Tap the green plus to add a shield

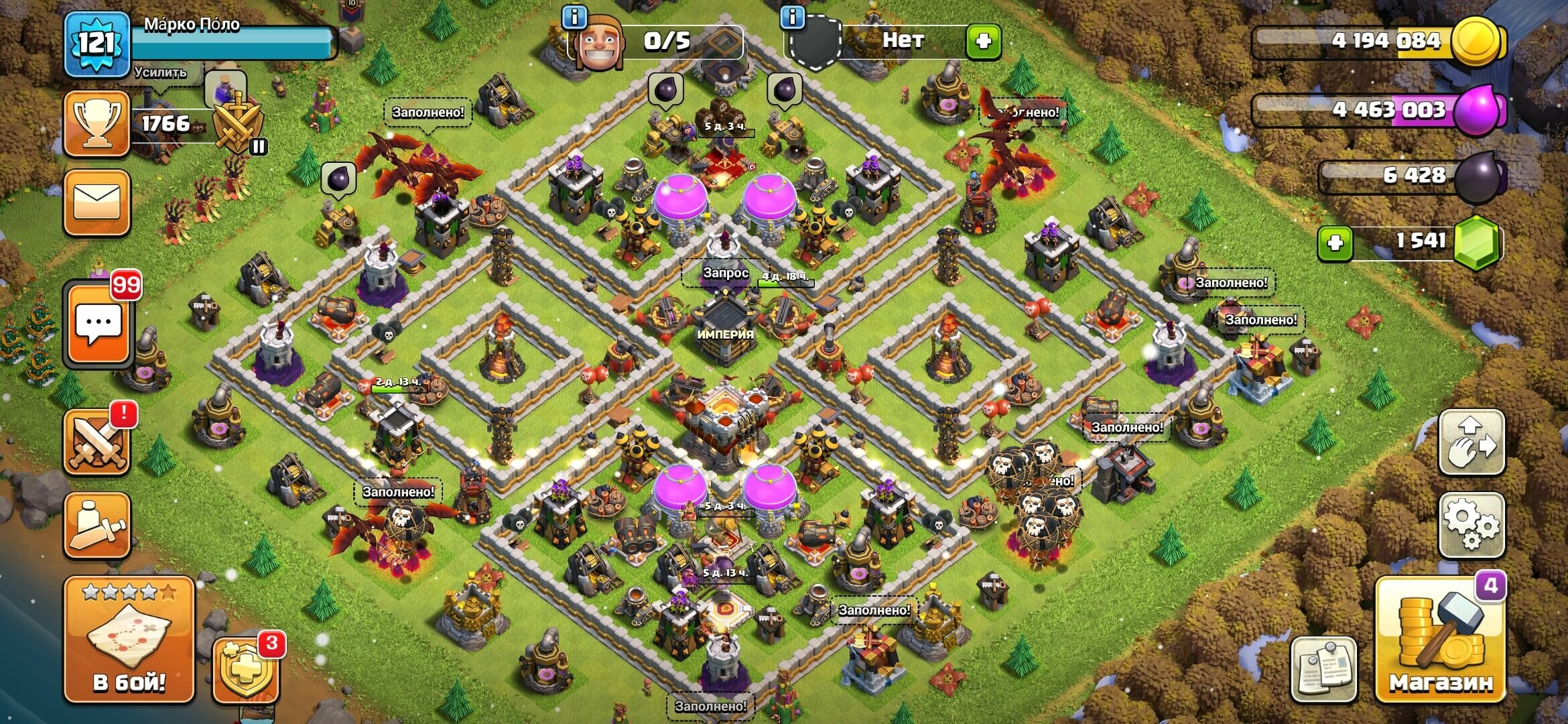click(983, 42)
